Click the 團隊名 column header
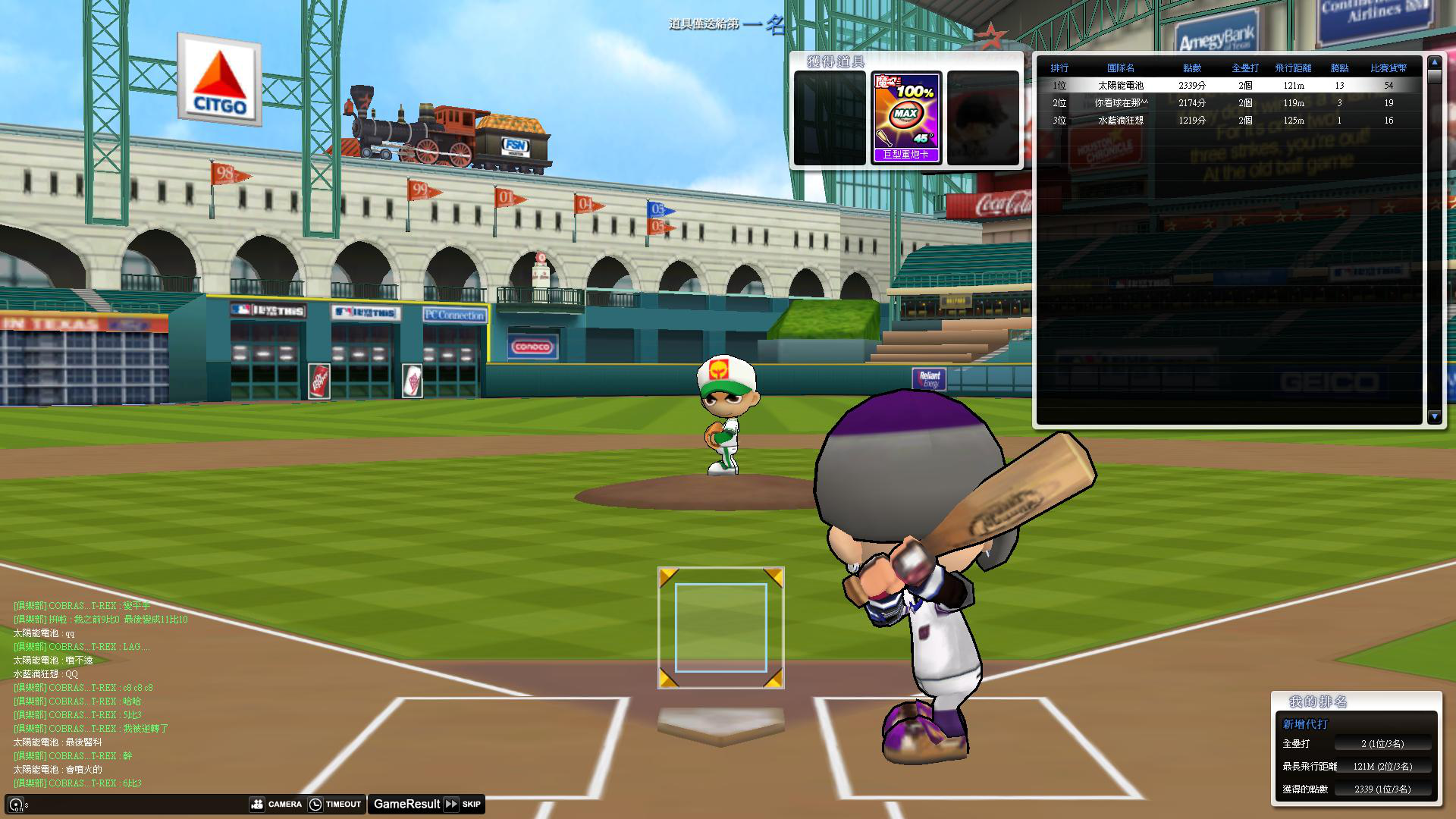This screenshot has width=1456, height=819. point(1120,68)
